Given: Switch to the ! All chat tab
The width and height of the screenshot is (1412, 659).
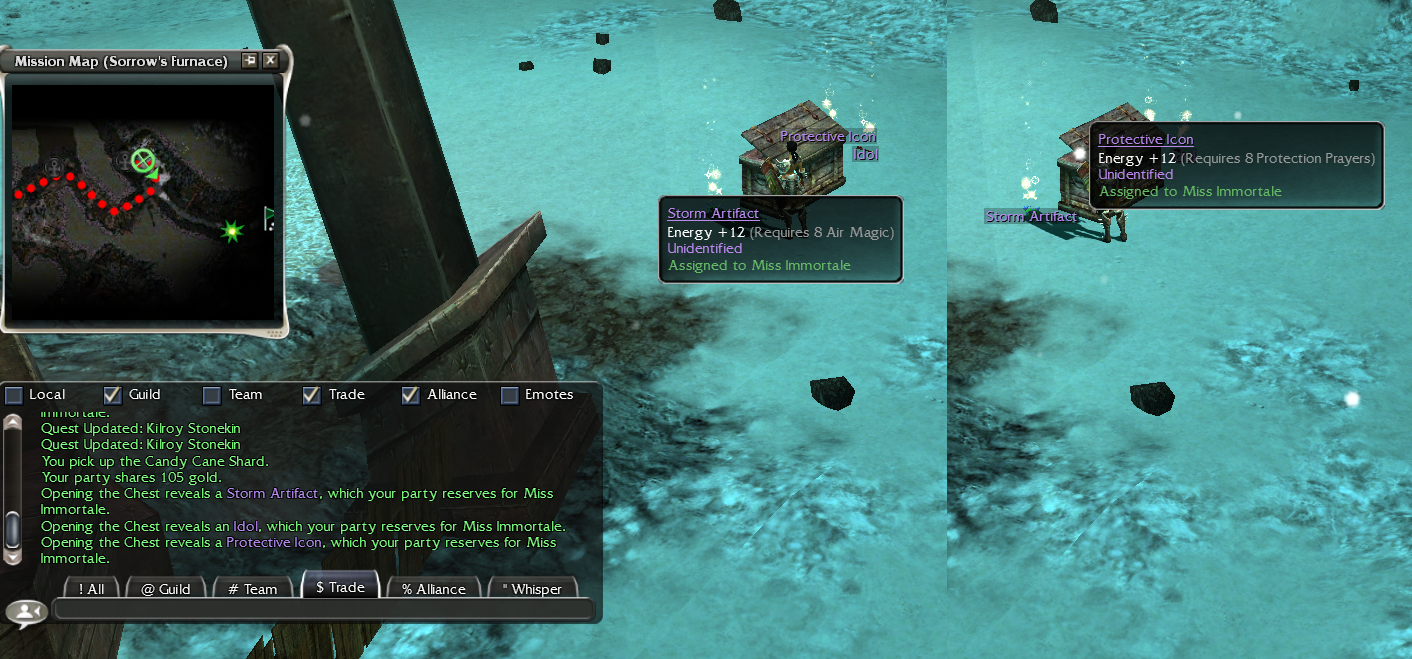Looking at the screenshot, I should click(x=92, y=589).
